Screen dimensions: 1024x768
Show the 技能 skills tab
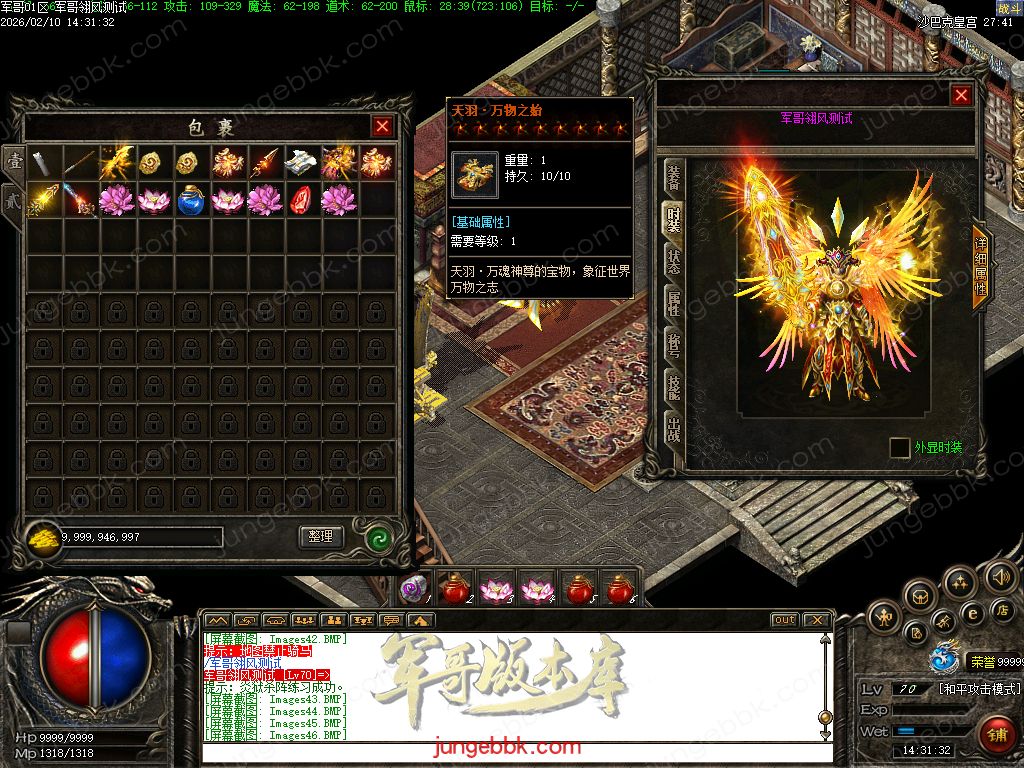click(x=673, y=386)
